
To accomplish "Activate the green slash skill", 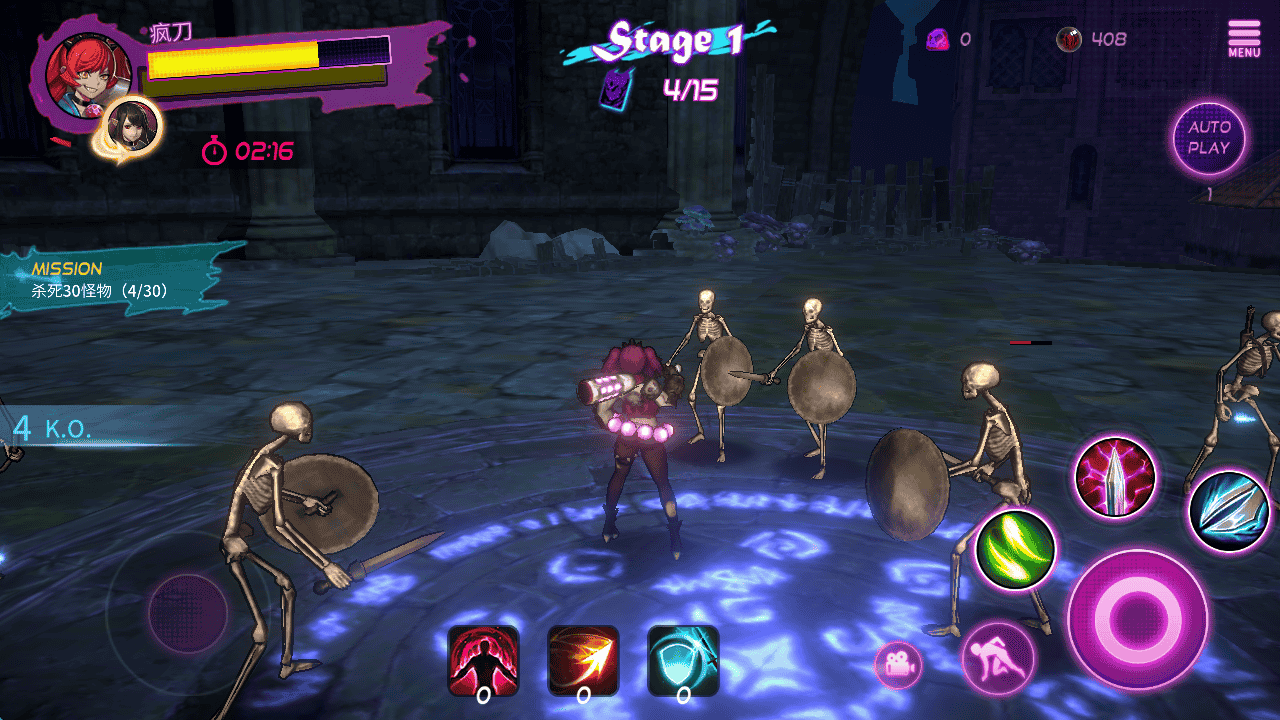I will tap(1015, 549).
